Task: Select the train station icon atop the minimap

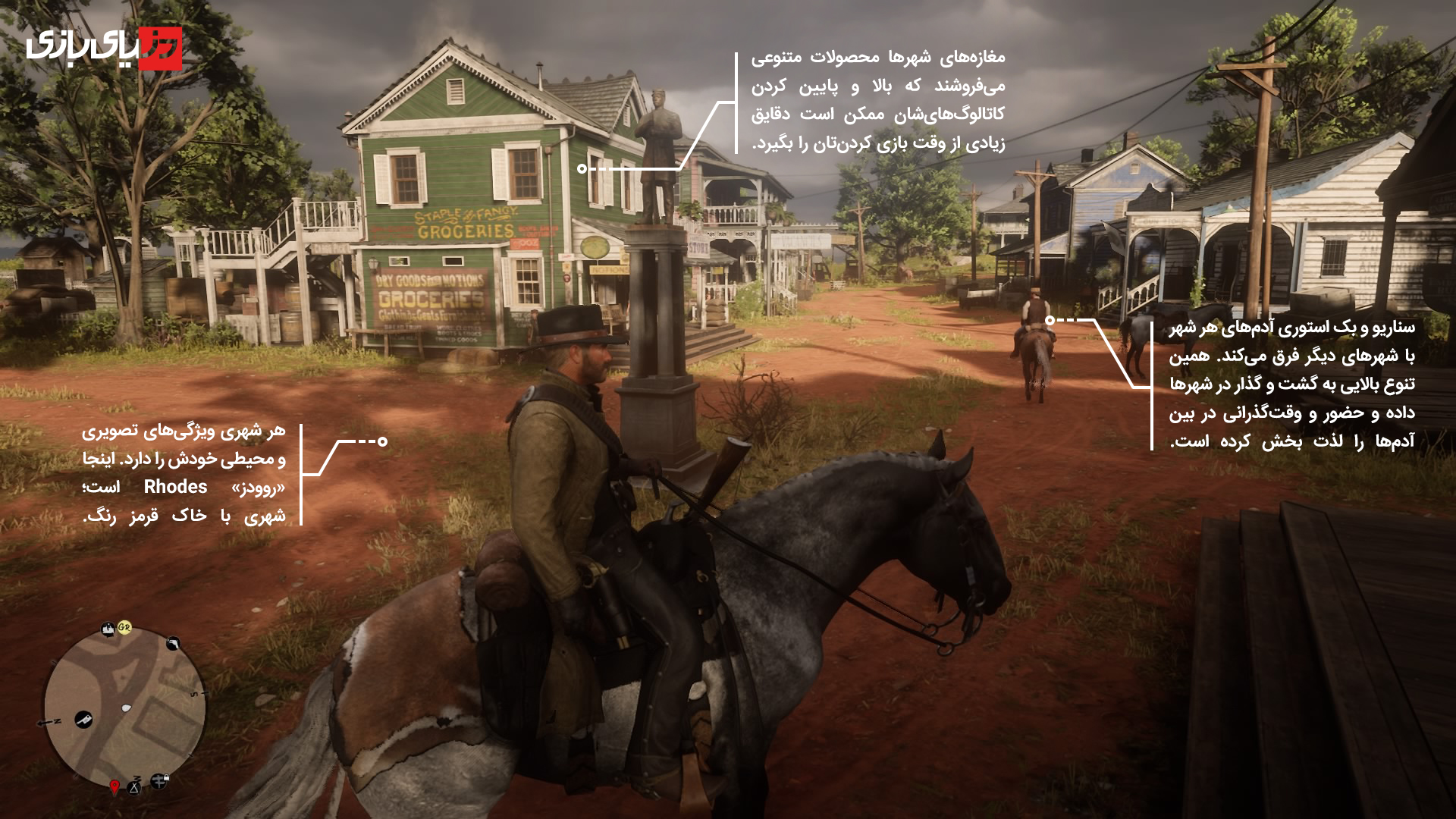Action: point(108,629)
